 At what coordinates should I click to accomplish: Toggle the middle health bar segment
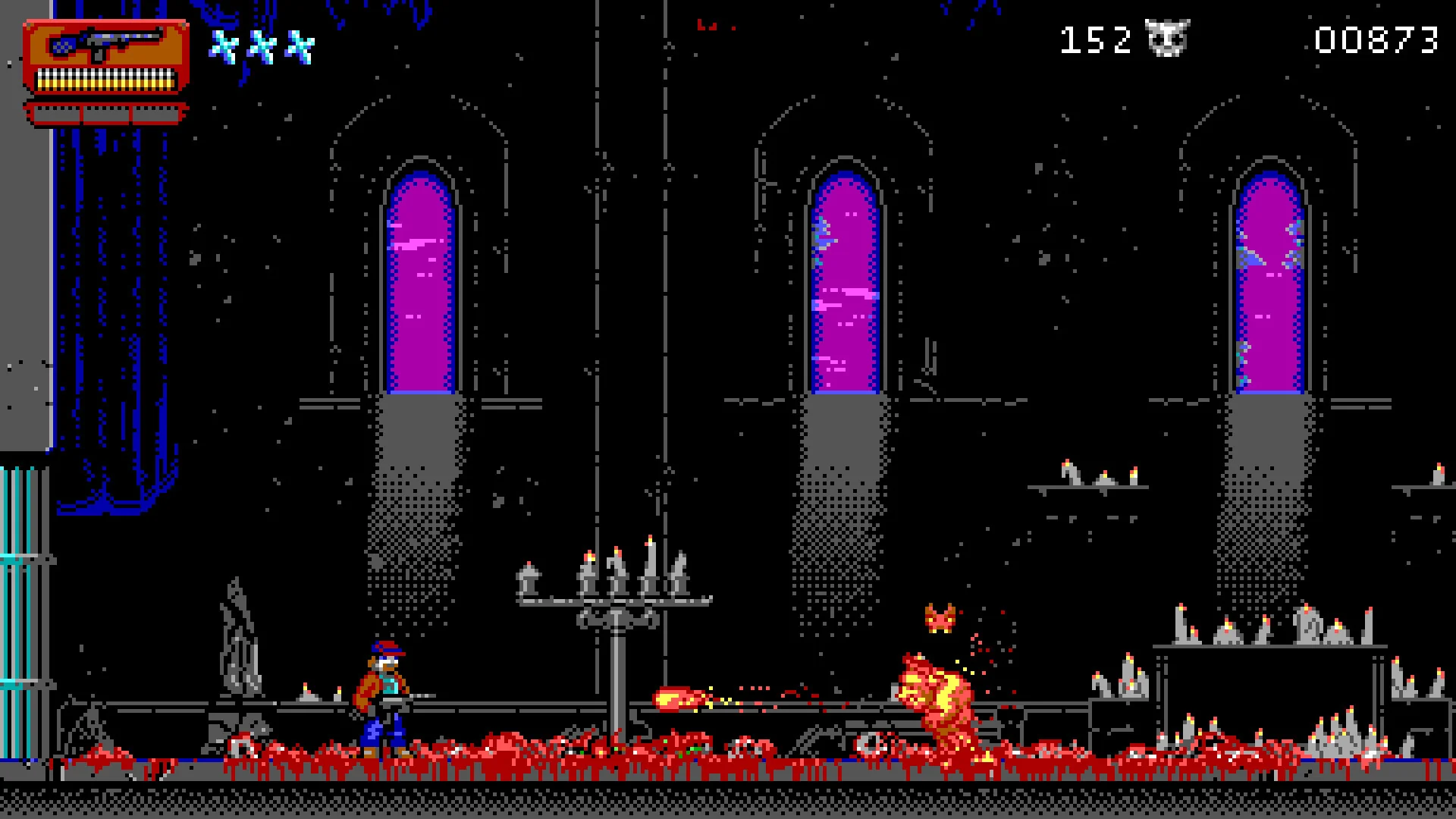click(x=106, y=112)
